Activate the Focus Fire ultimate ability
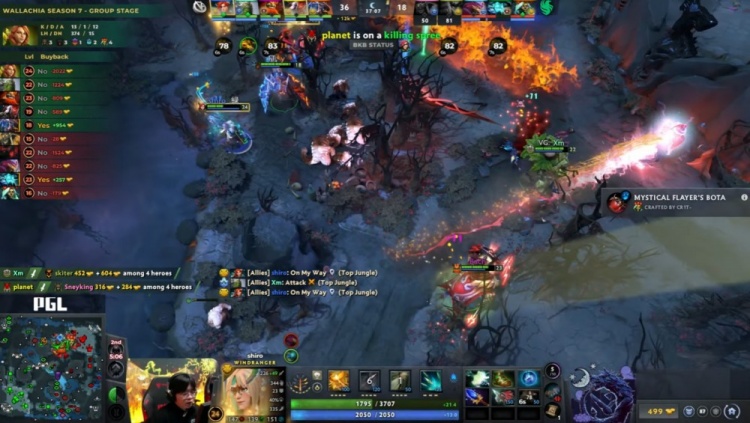750x423 pixels. (430, 381)
